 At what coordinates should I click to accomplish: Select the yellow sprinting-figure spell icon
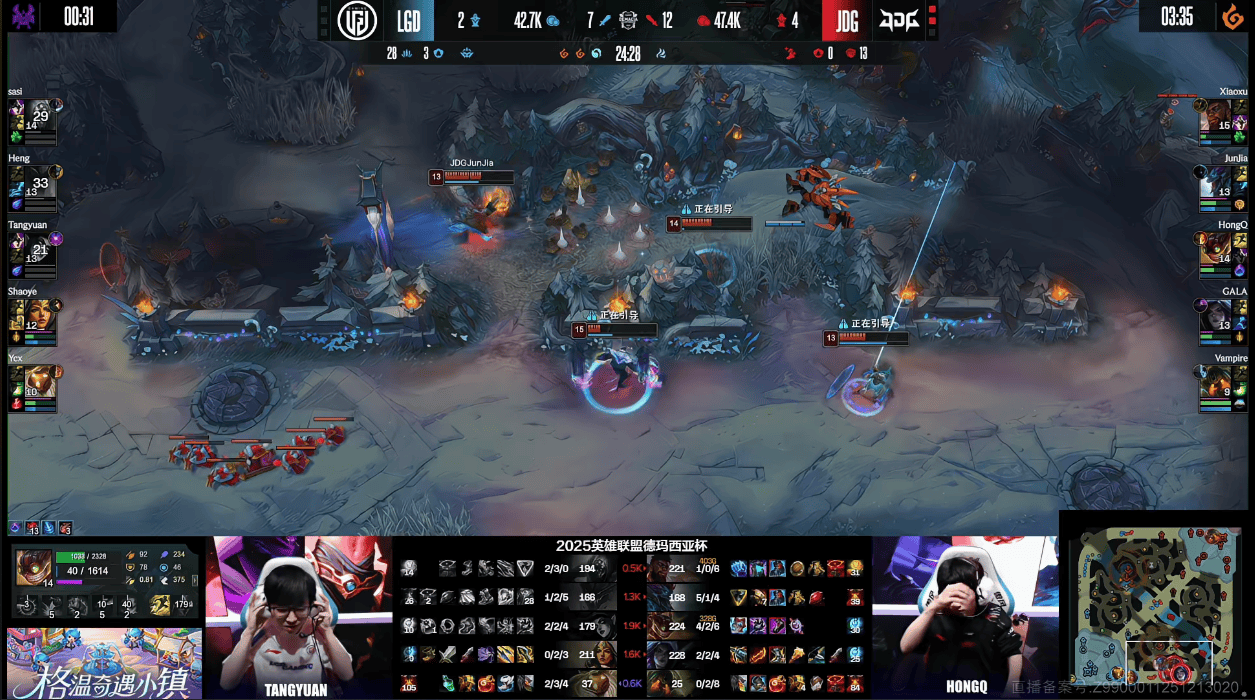(x=159, y=604)
